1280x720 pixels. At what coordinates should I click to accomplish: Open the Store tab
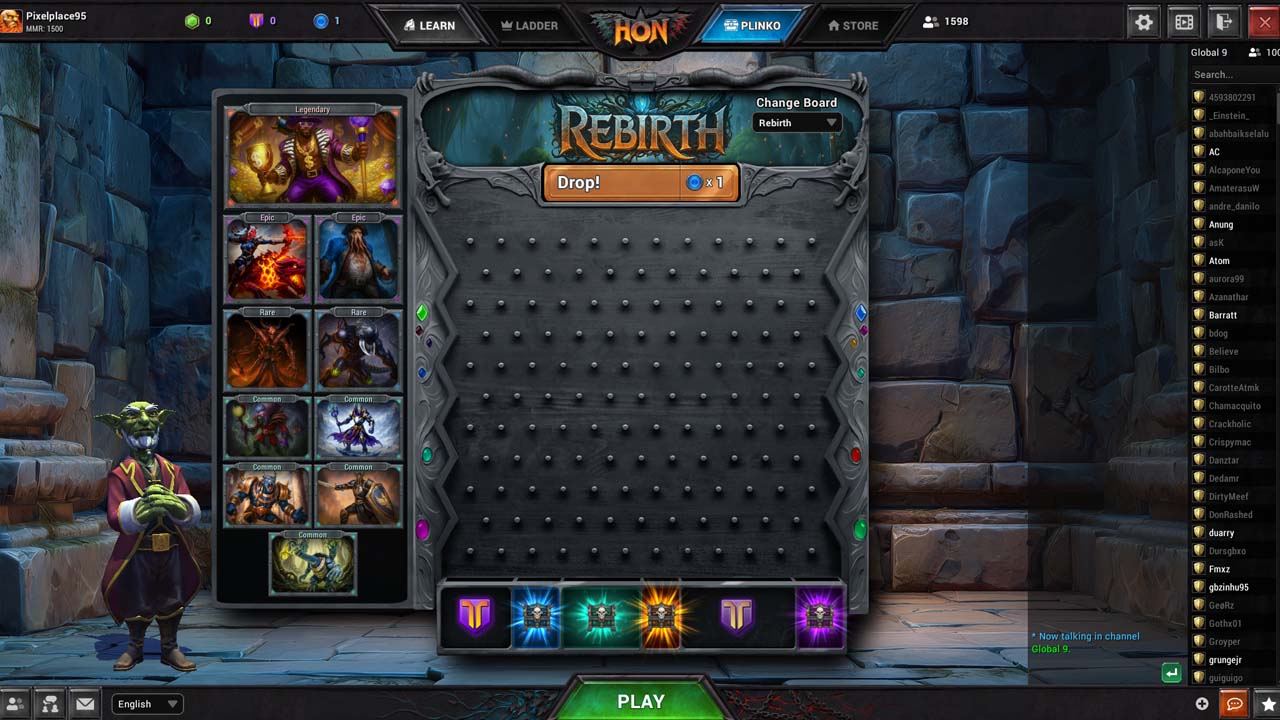[853, 25]
